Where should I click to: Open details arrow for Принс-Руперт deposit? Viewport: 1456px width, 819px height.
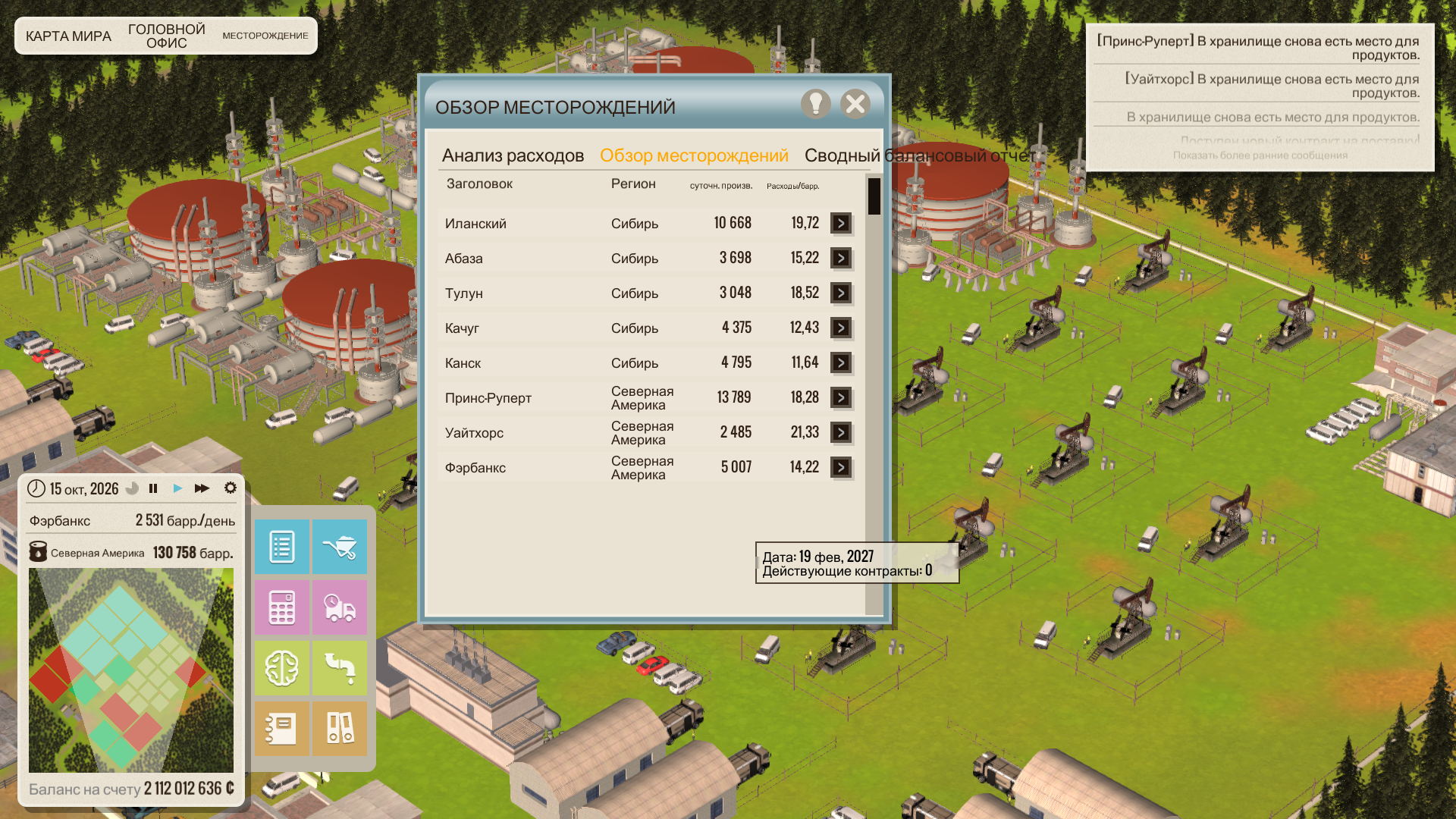[840, 397]
